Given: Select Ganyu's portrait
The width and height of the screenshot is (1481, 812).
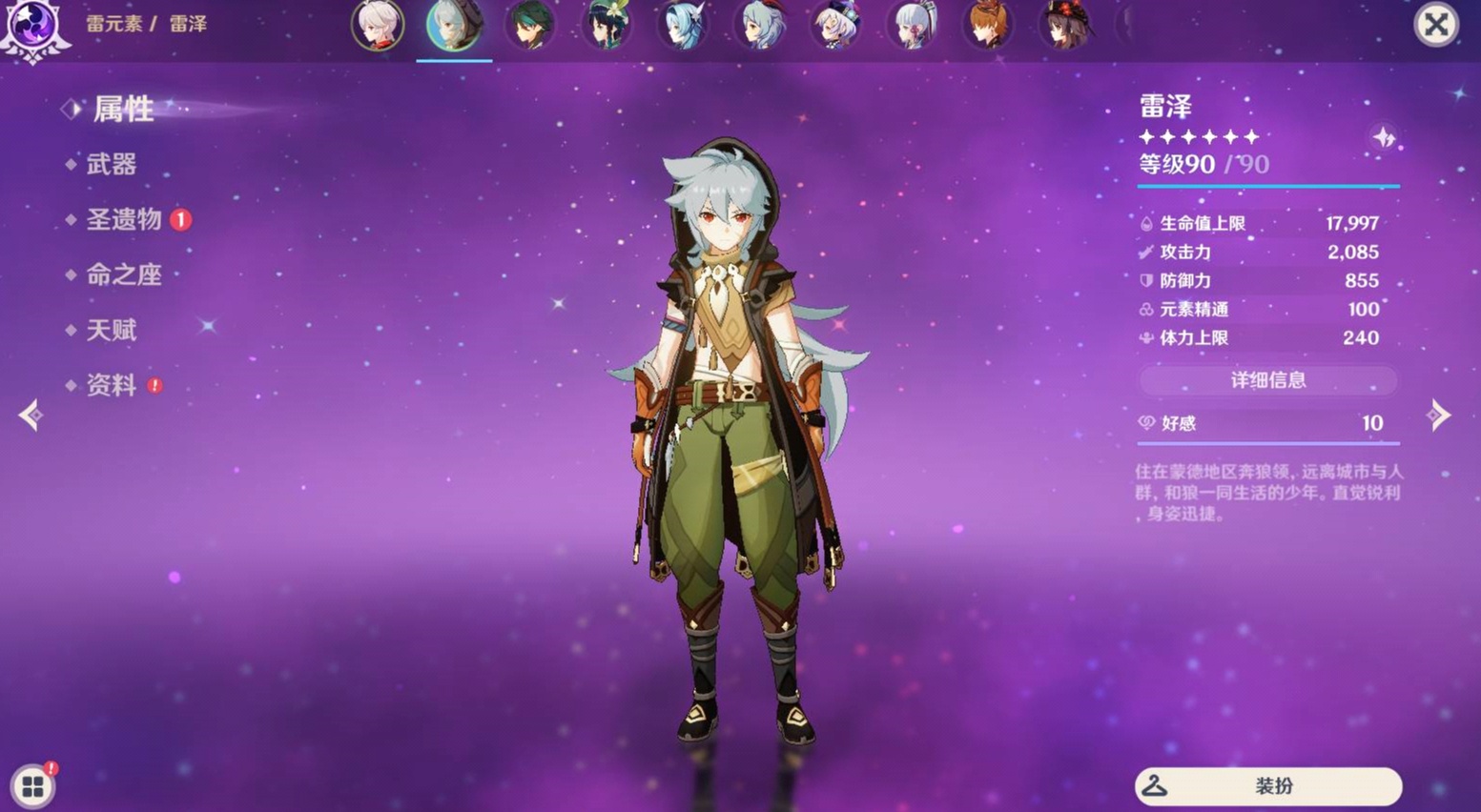Looking at the screenshot, I should coord(760,25).
